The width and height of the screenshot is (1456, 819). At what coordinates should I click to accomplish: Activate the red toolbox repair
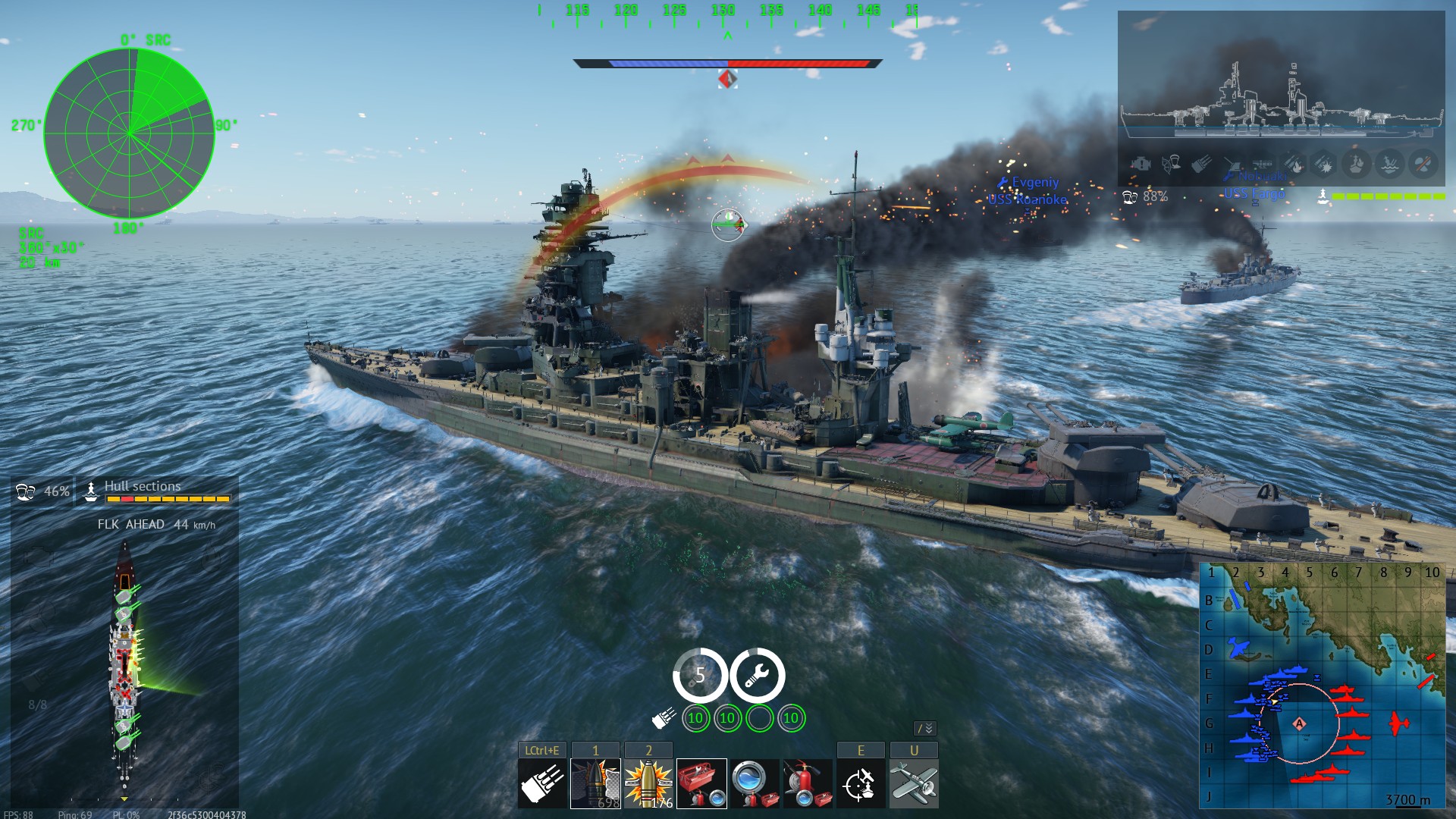(701, 783)
